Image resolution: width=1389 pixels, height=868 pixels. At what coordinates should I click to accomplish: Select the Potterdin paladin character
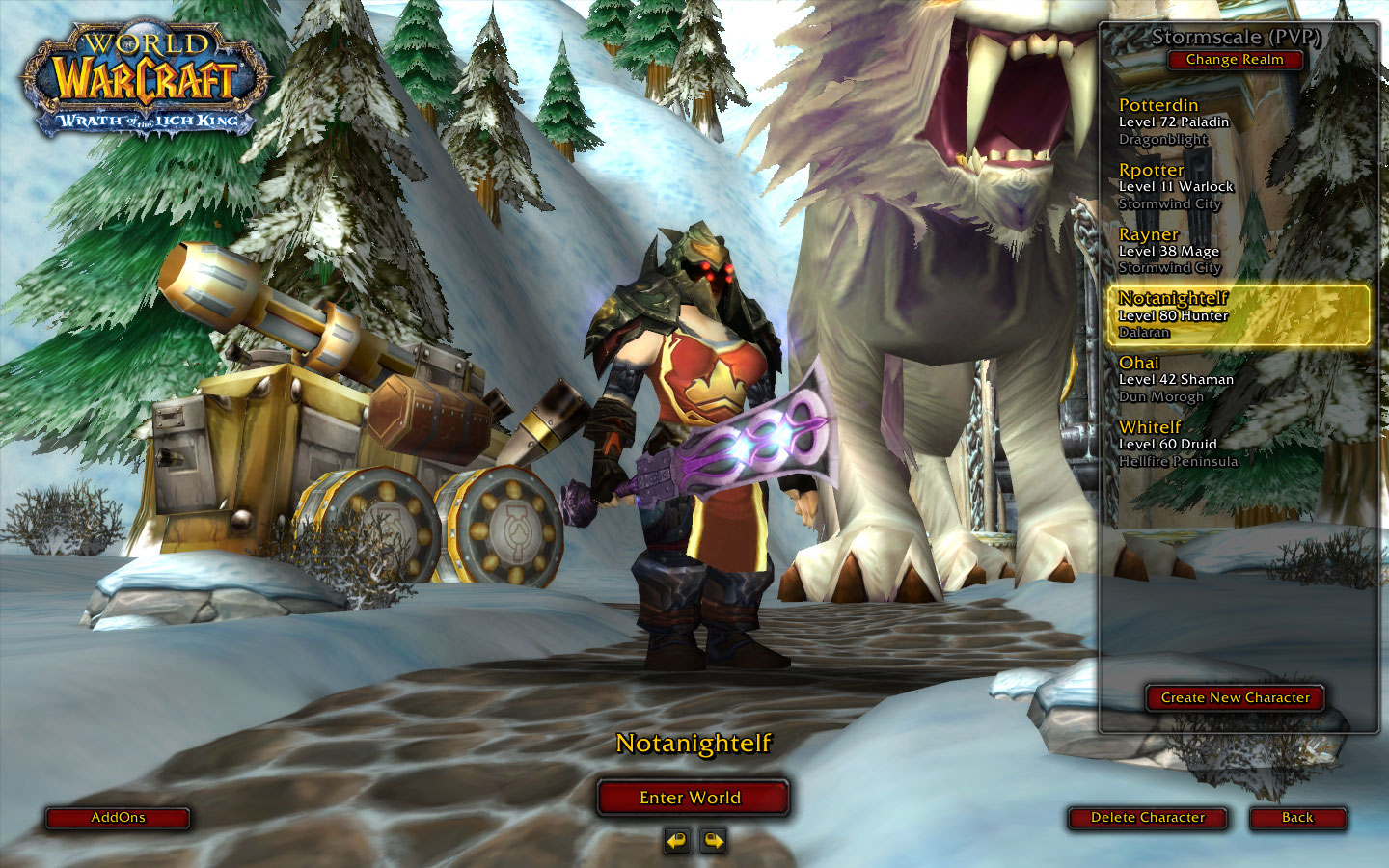1239,122
